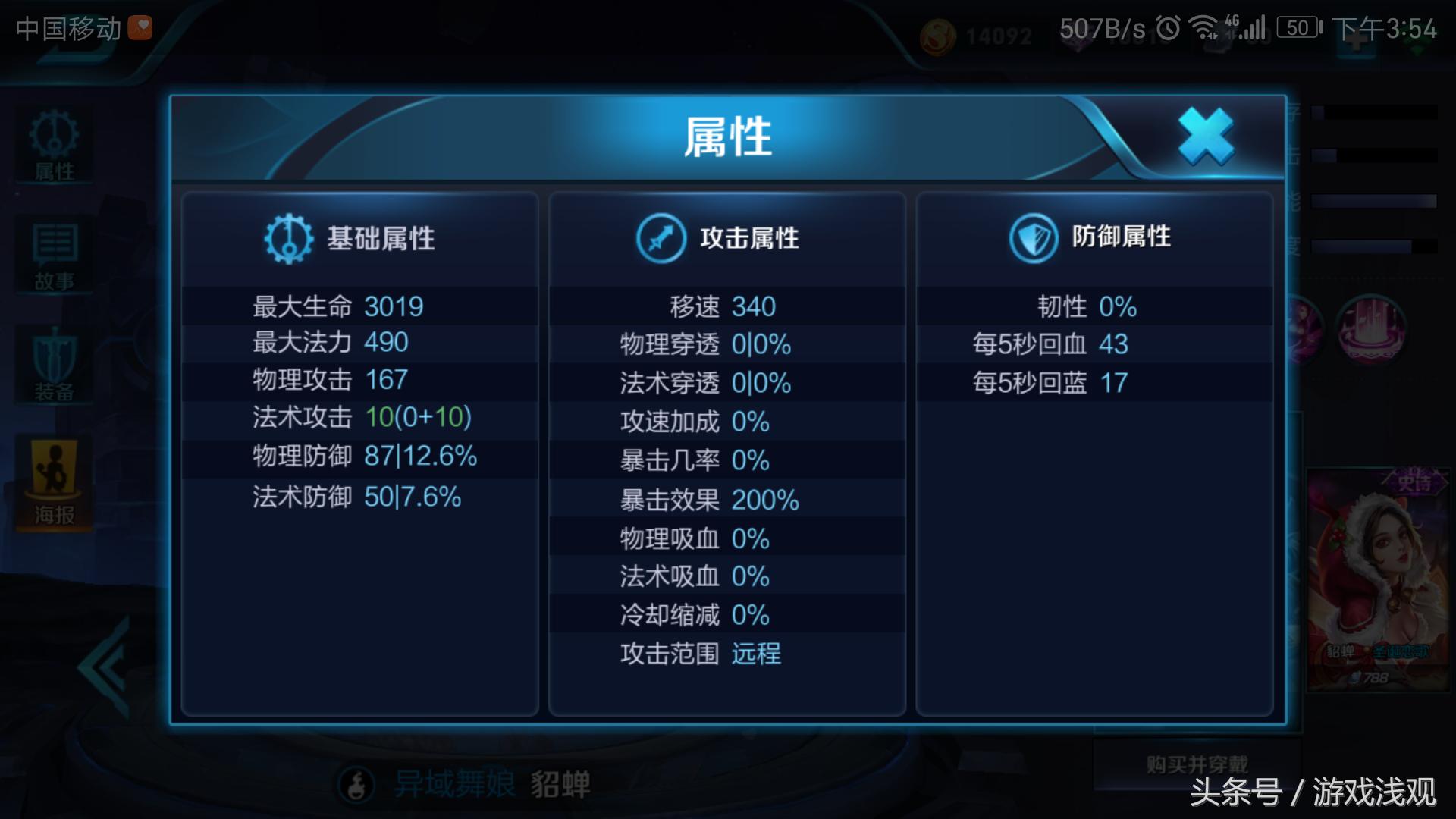1456x819 pixels.
Task: Click the 防御属性 shield icon
Action: click(x=1033, y=237)
